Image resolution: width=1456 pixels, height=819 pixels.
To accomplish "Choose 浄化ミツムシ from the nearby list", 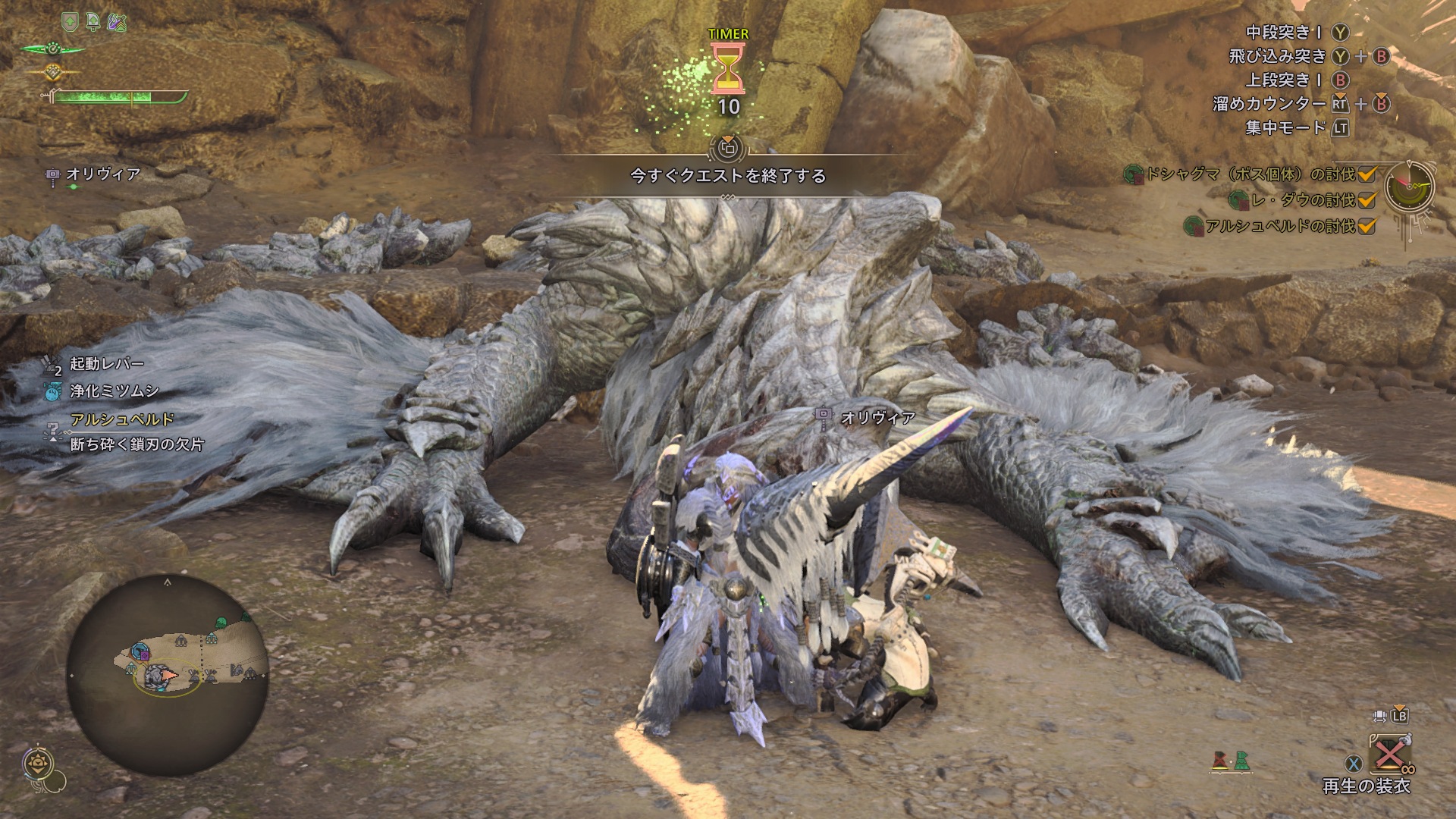I will click(114, 391).
